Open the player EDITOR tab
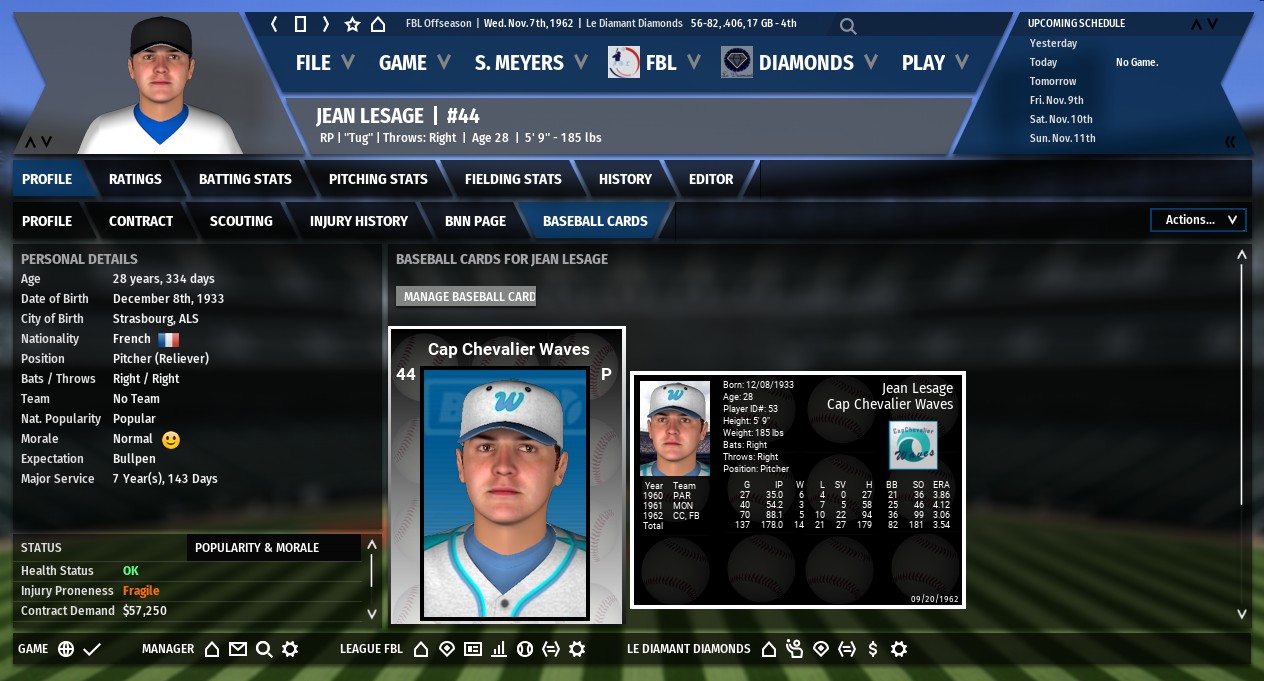1264x681 pixels. click(x=711, y=179)
